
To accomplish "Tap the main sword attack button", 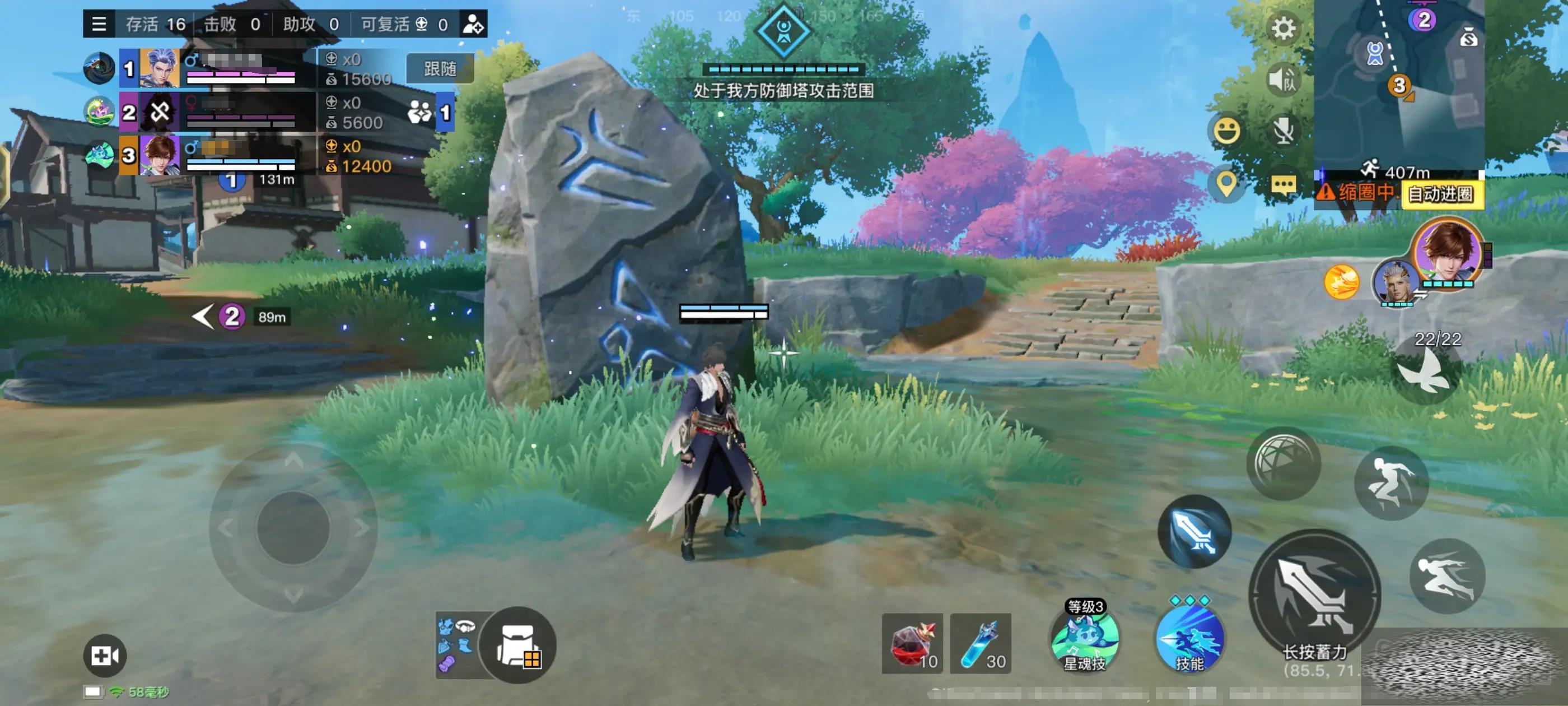I will pyautogui.click(x=1315, y=593).
